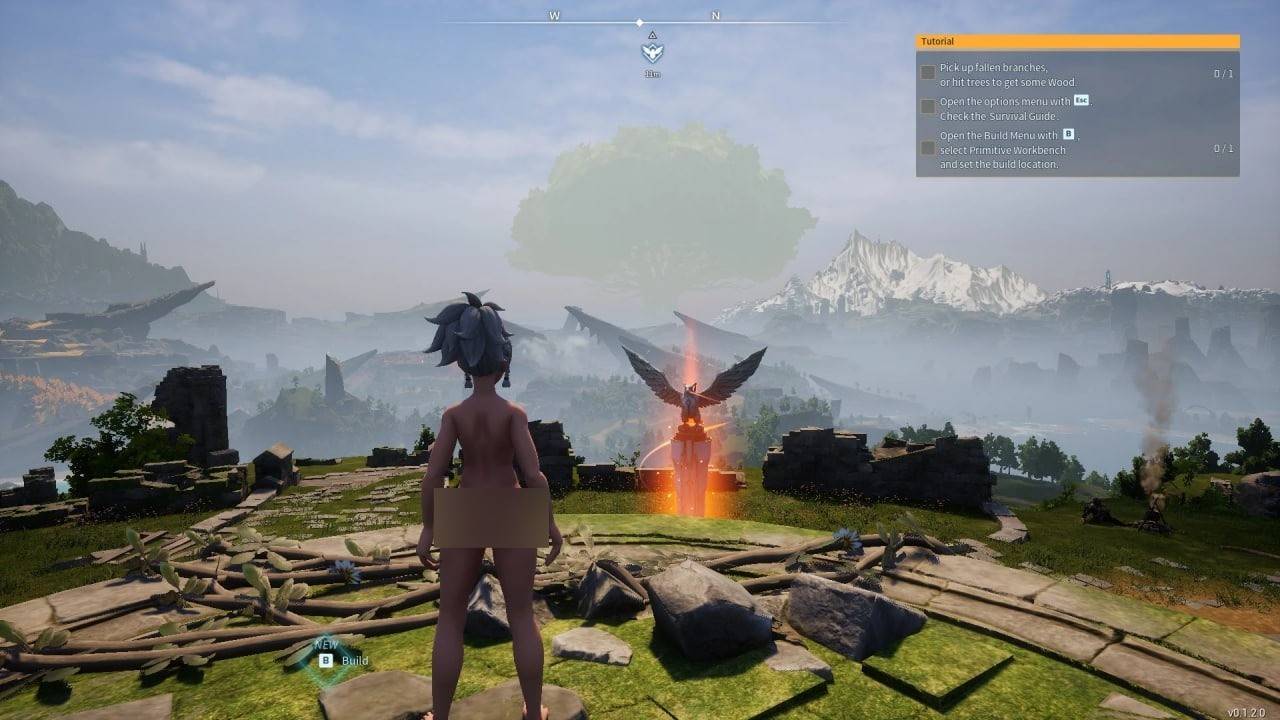The width and height of the screenshot is (1280, 720).
Task: Check the Survival Guide tutorial objective checkbox
Action: [928, 108]
